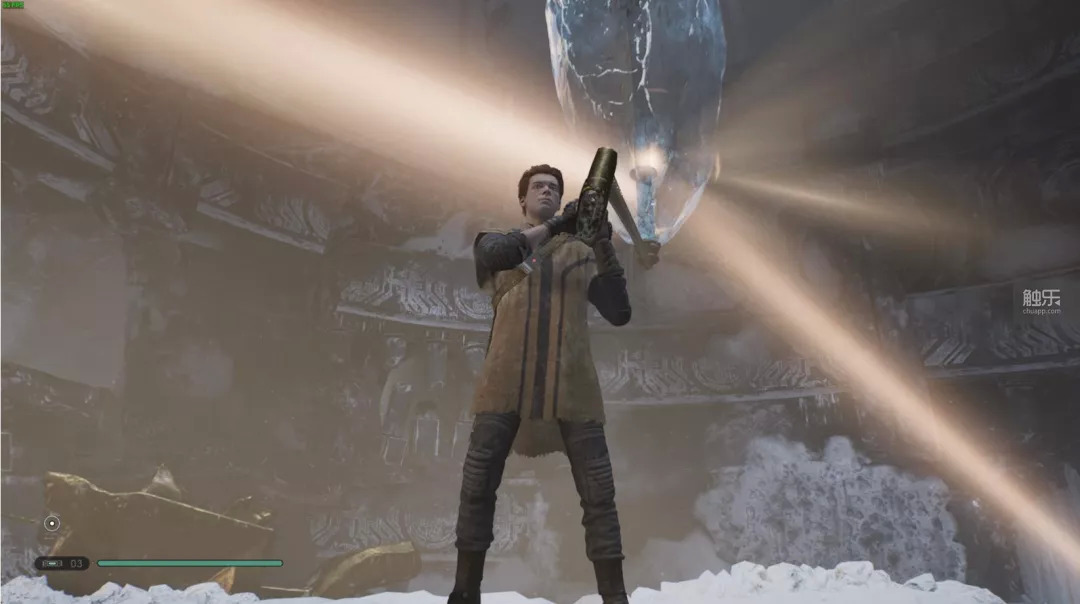
Task: Click the circular dot indicator icon
Action: pos(52,522)
